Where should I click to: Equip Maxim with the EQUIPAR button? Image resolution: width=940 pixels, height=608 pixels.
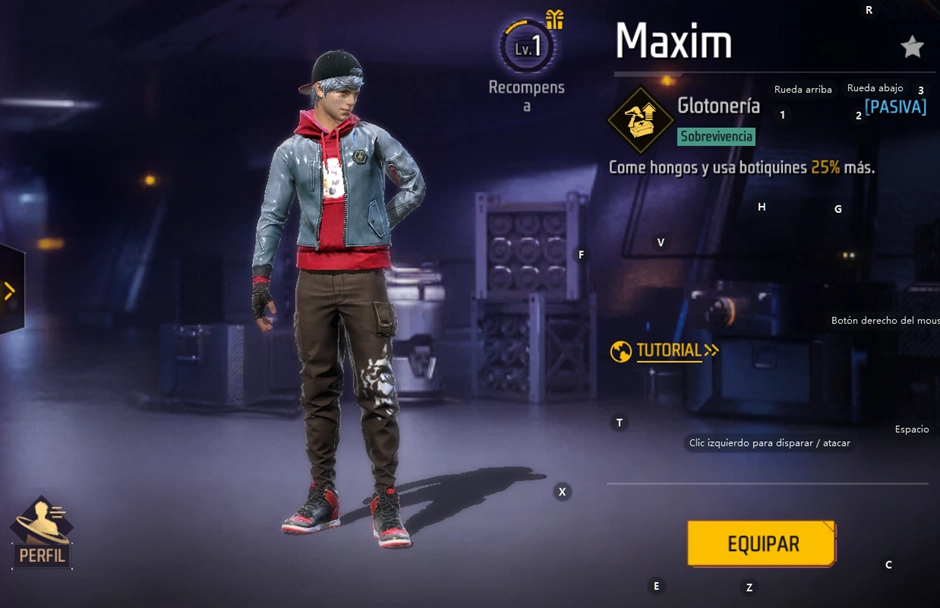(x=761, y=544)
